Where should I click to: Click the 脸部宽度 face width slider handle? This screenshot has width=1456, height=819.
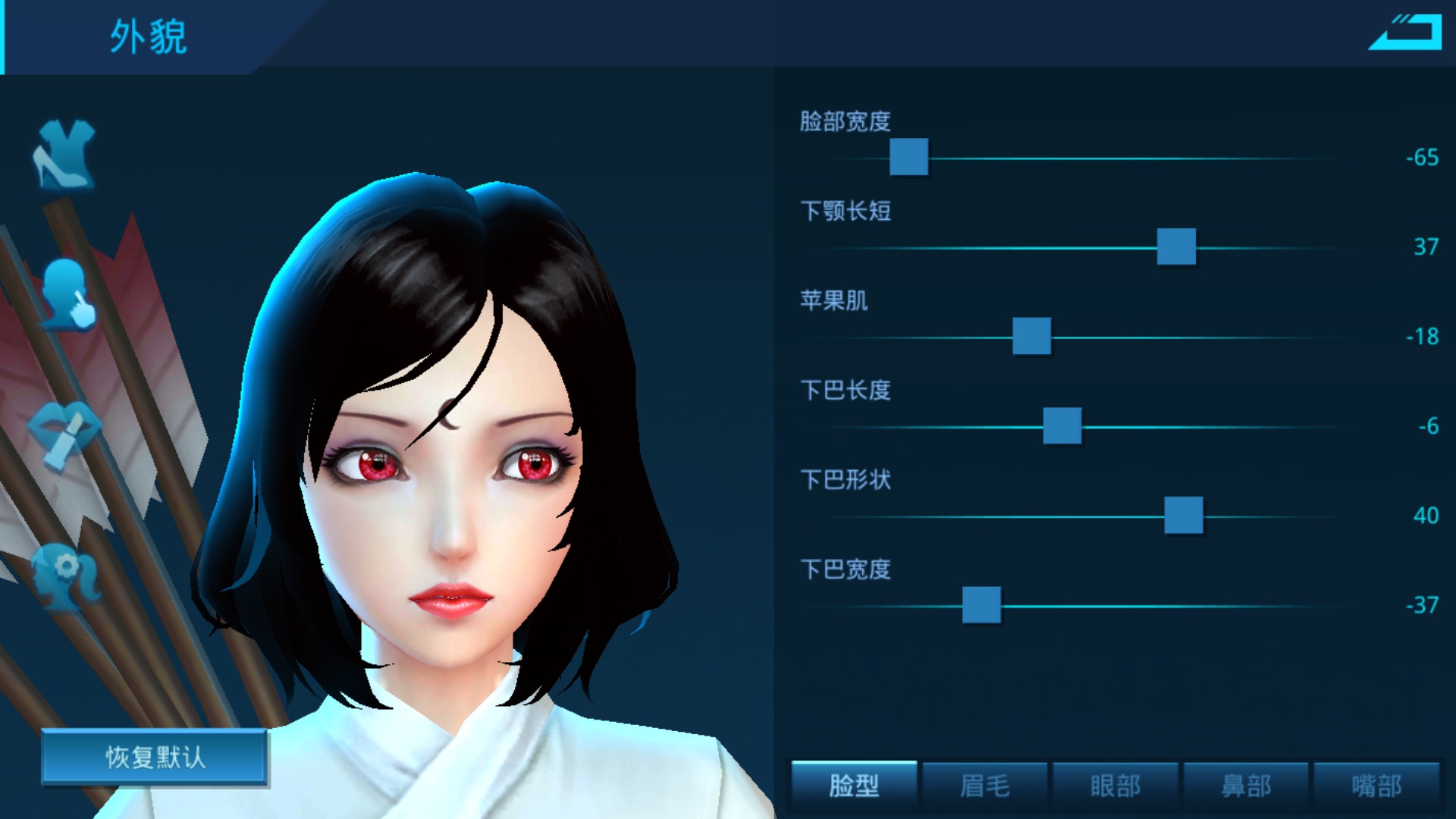[x=908, y=157]
